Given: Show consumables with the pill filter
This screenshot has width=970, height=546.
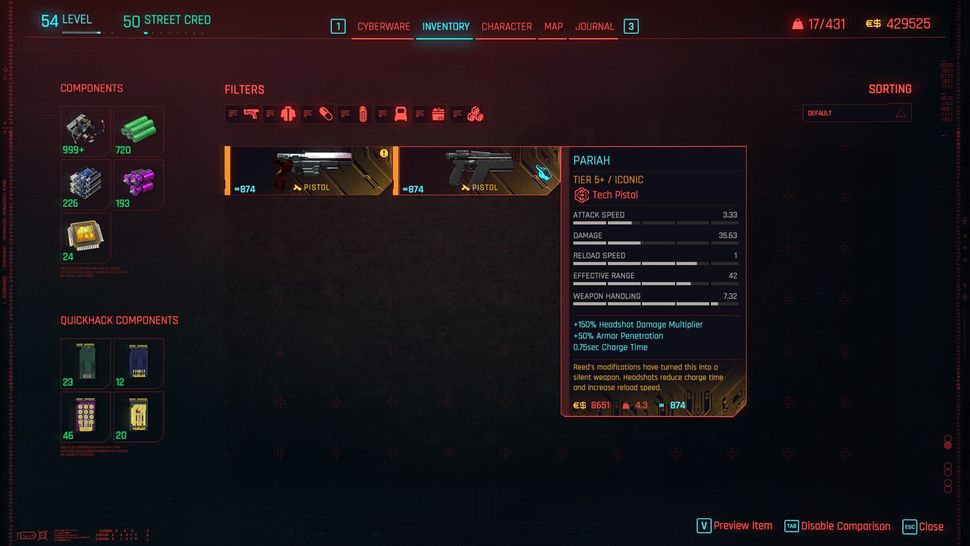Looking at the screenshot, I should point(326,114).
